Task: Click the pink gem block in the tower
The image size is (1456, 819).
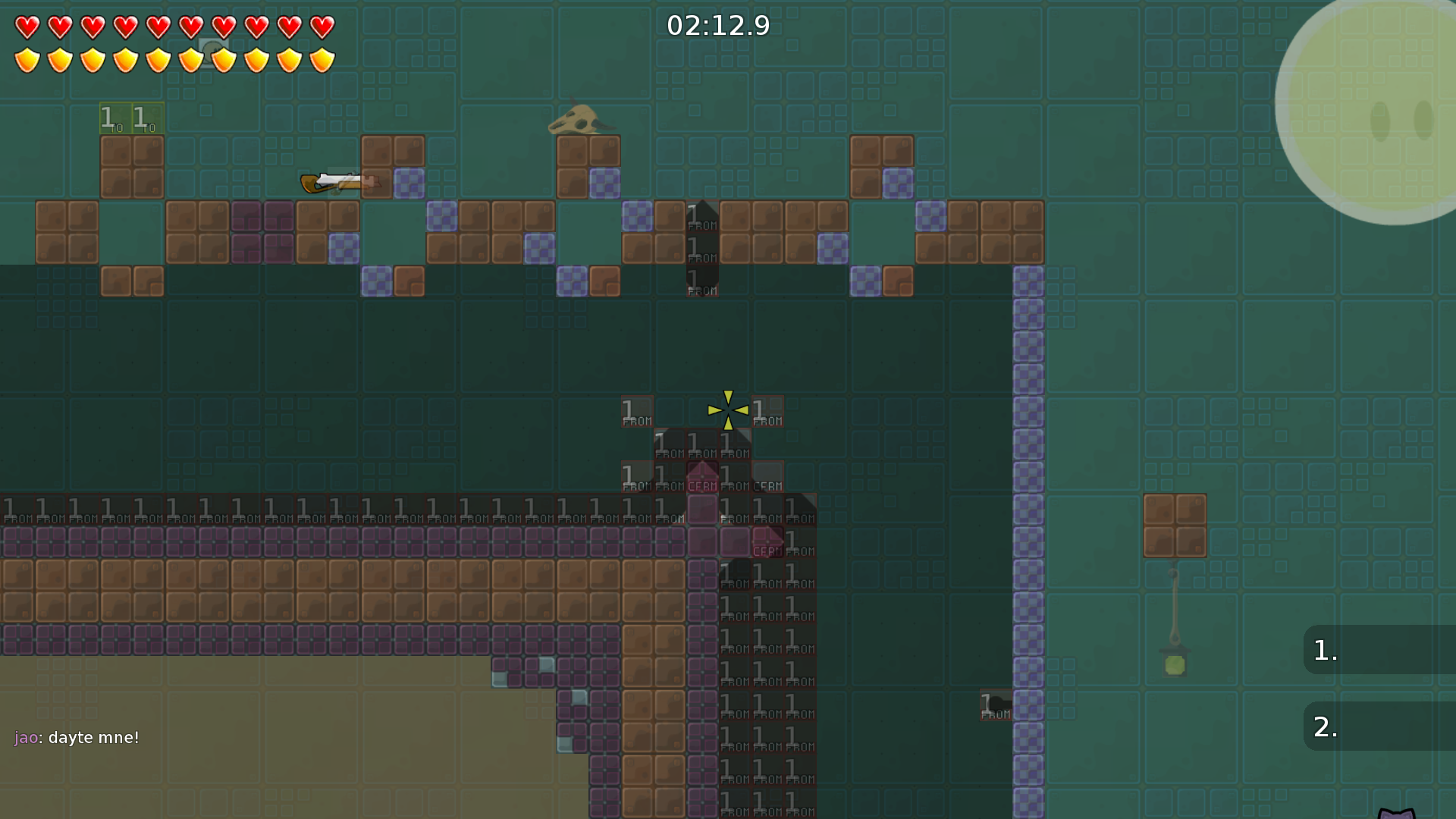Action: [x=702, y=478]
